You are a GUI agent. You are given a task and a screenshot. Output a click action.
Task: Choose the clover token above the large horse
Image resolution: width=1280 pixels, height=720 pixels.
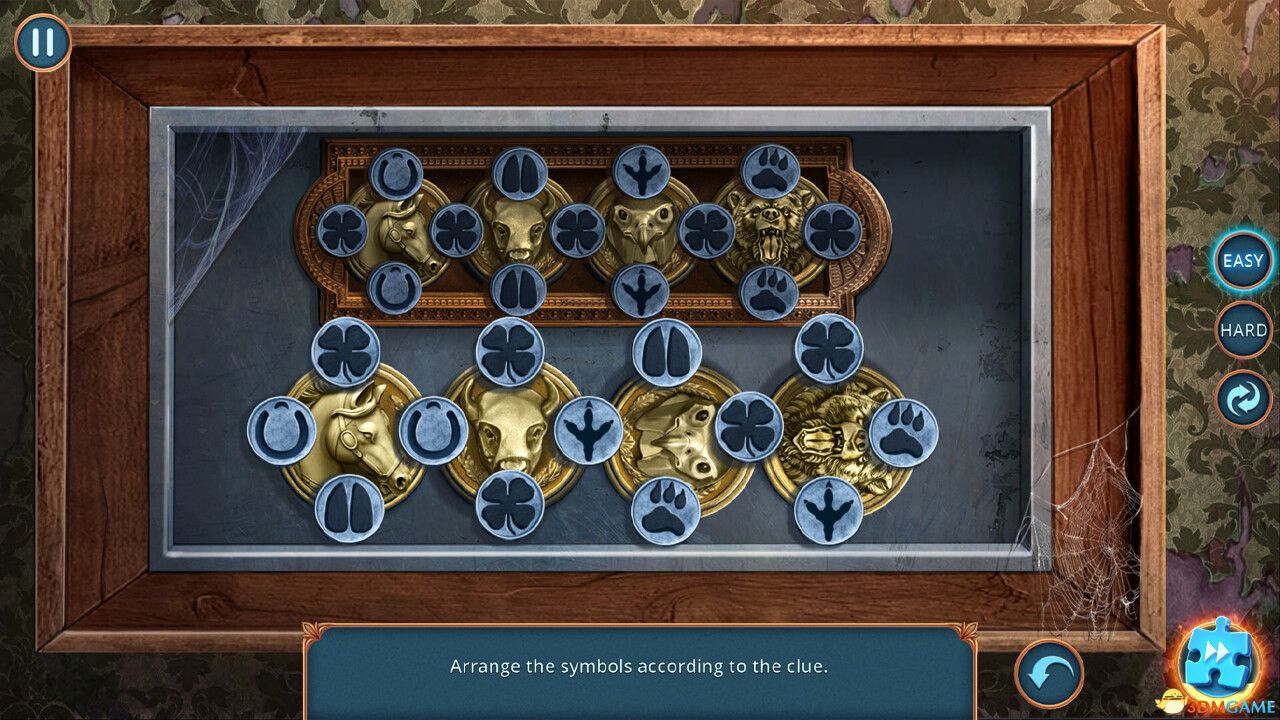[345, 351]
